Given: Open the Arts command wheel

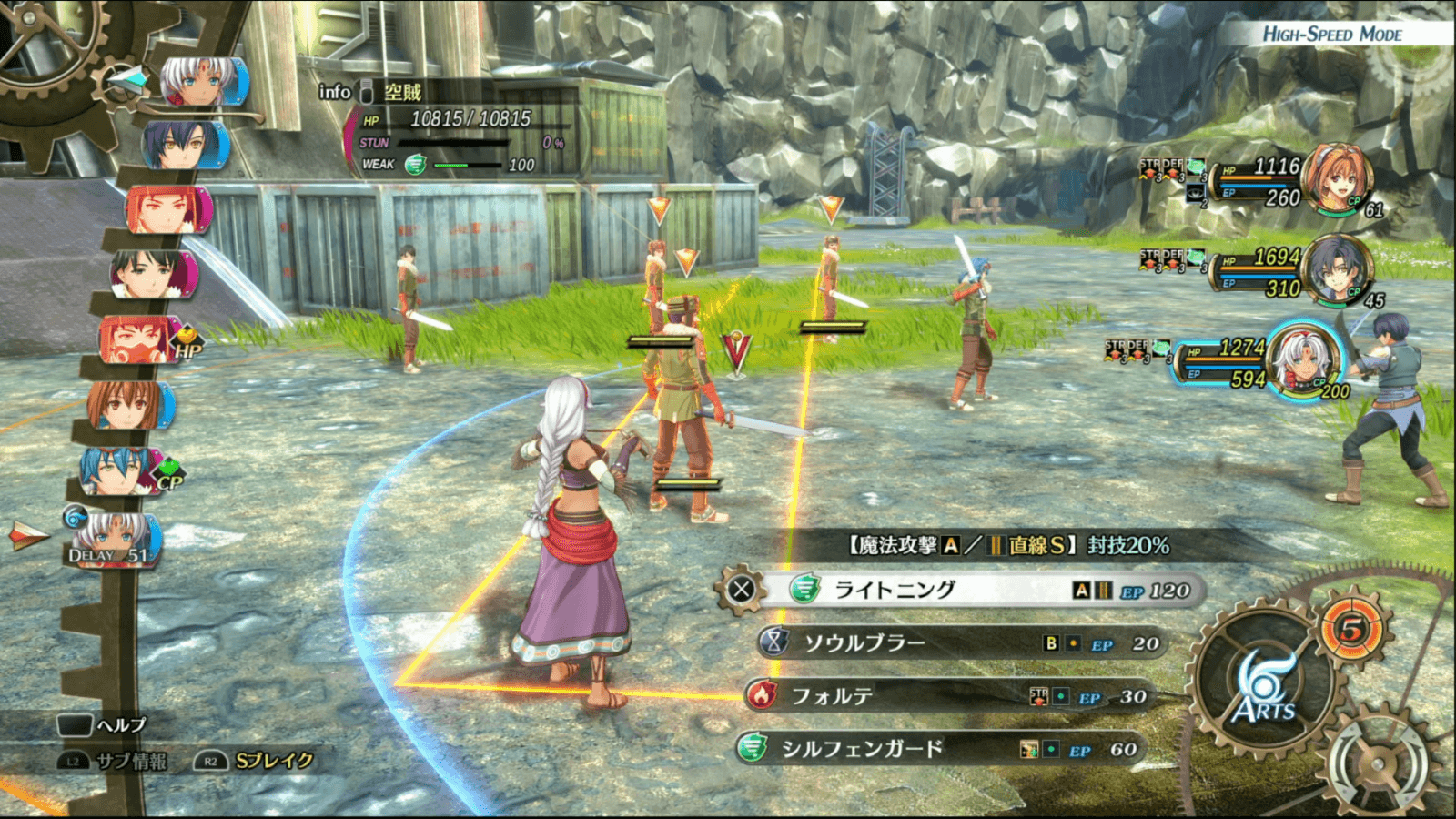Looking at the screenshot, I should (1263, 693).
